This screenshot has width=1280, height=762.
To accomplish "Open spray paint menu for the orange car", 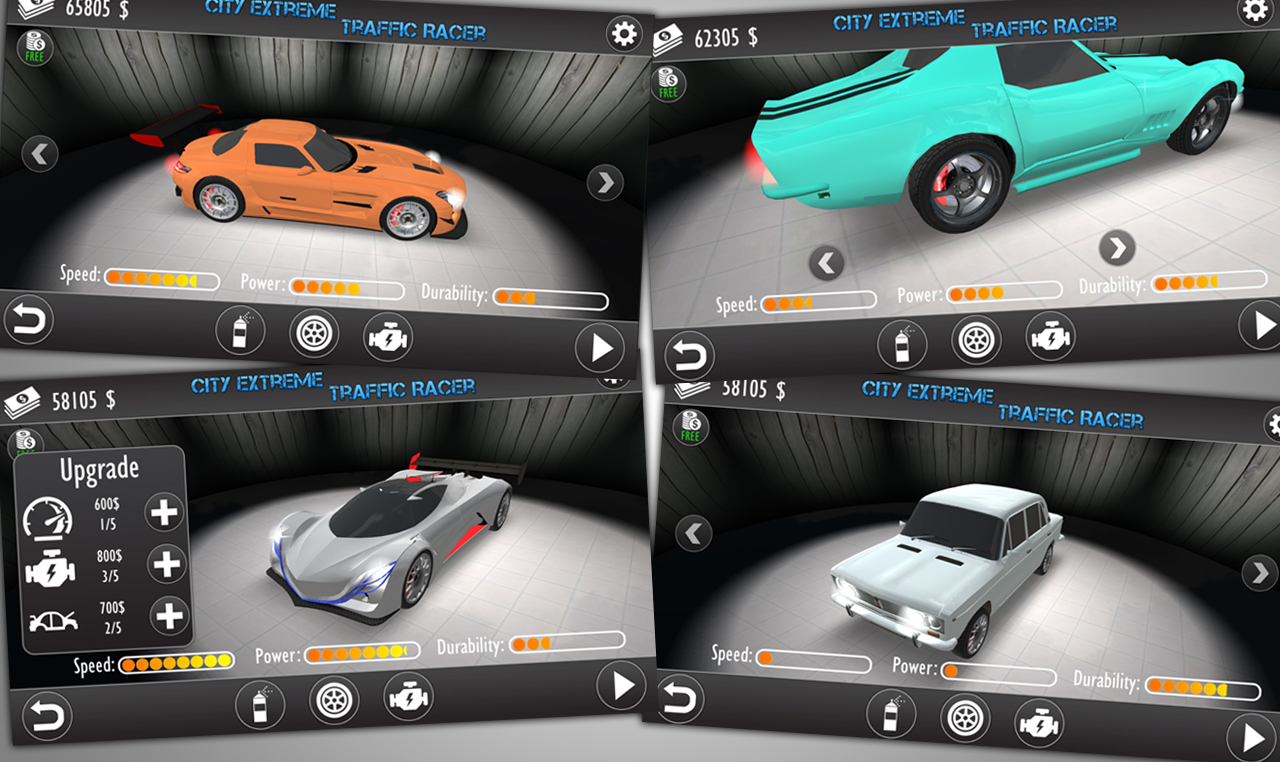I will pos(240,331).
